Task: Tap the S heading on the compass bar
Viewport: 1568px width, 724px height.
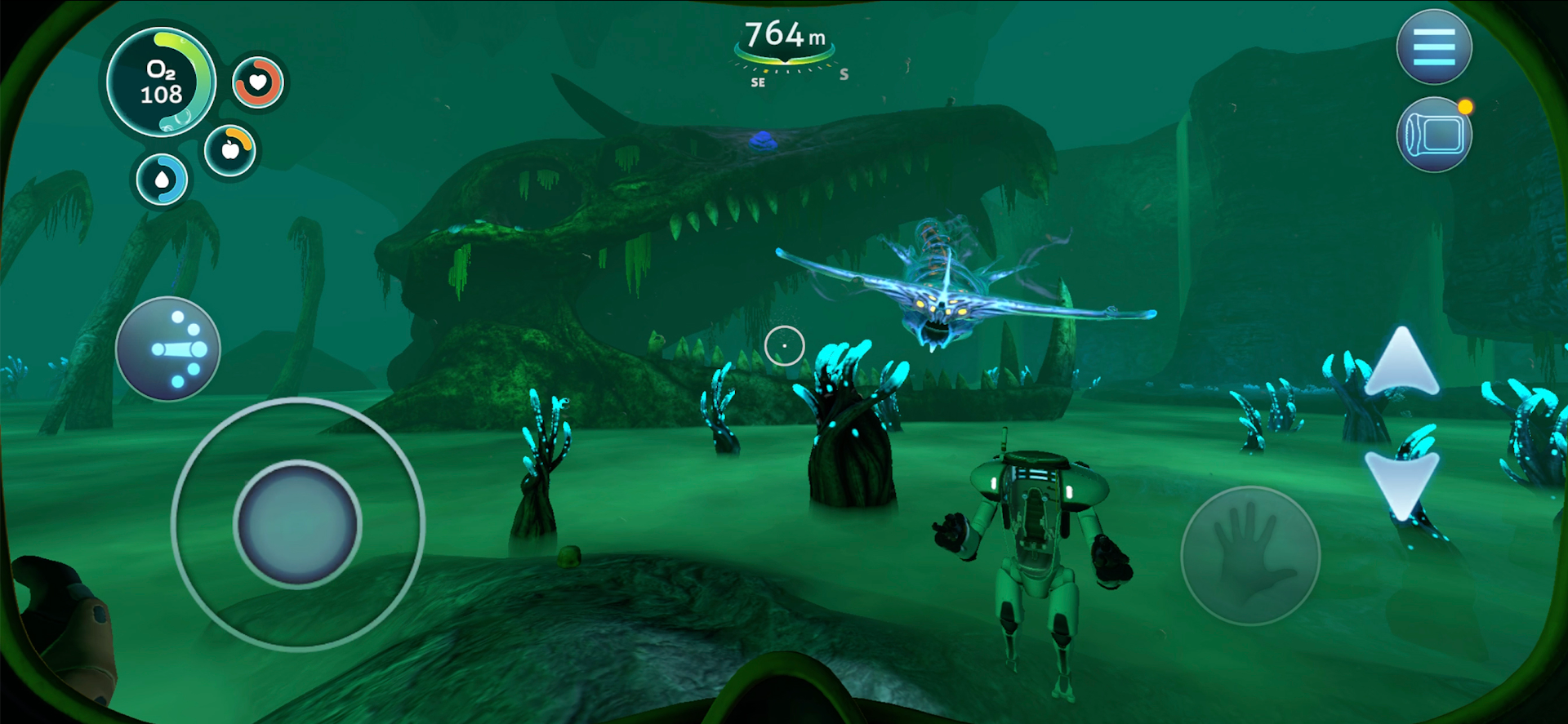Action: [844, 73]
